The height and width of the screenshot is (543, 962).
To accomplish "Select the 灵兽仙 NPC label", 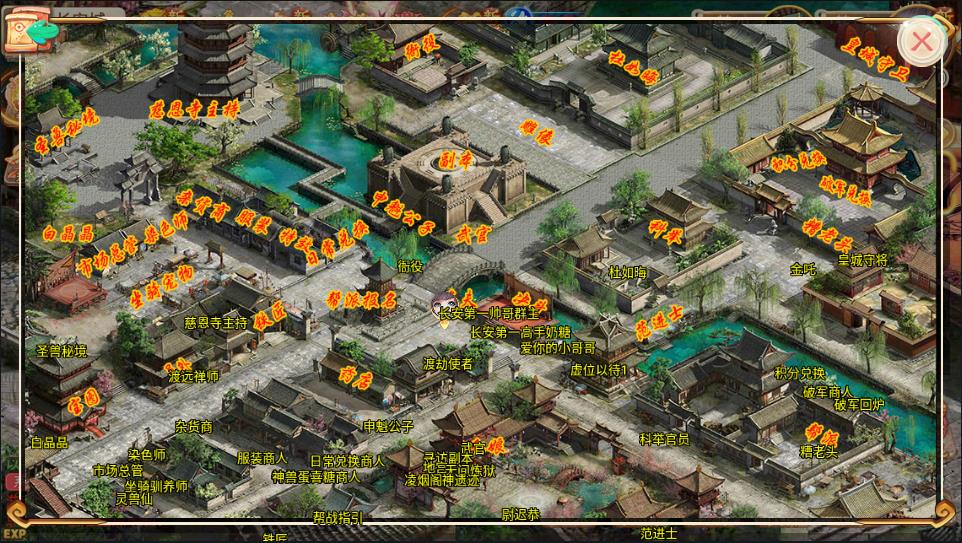I will [134, 499].
